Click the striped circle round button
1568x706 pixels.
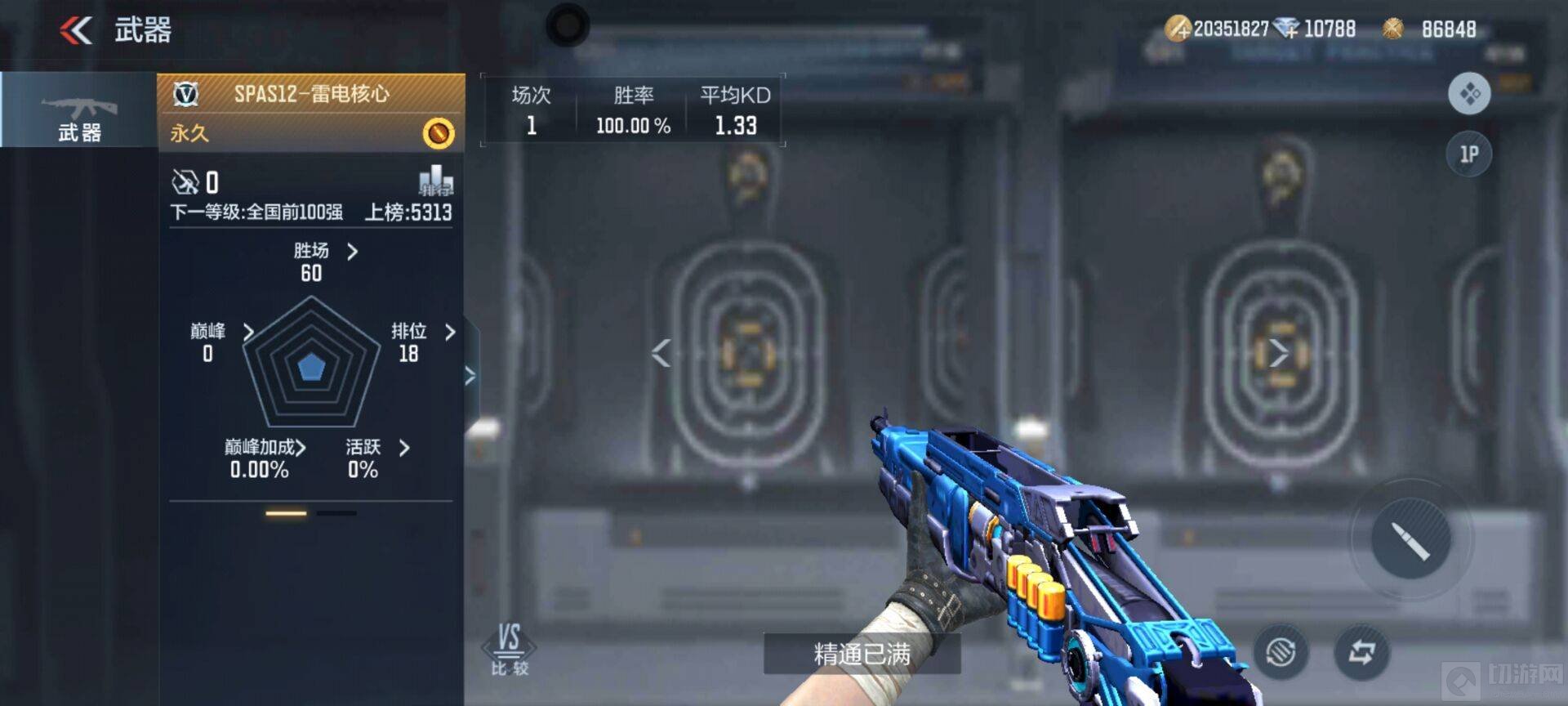point(1281,652)
